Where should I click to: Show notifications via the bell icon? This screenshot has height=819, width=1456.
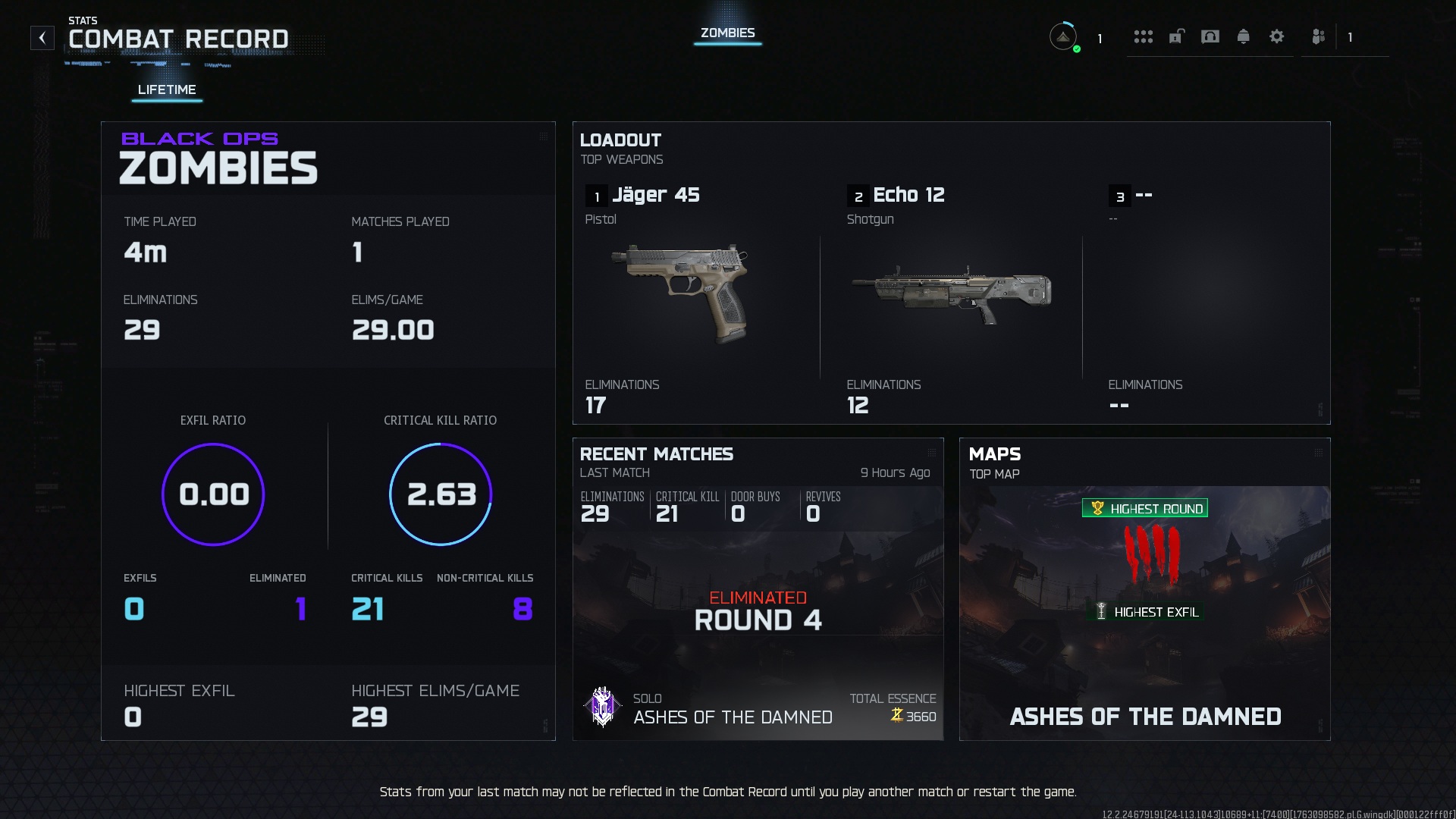click(x=1243, y=36)
